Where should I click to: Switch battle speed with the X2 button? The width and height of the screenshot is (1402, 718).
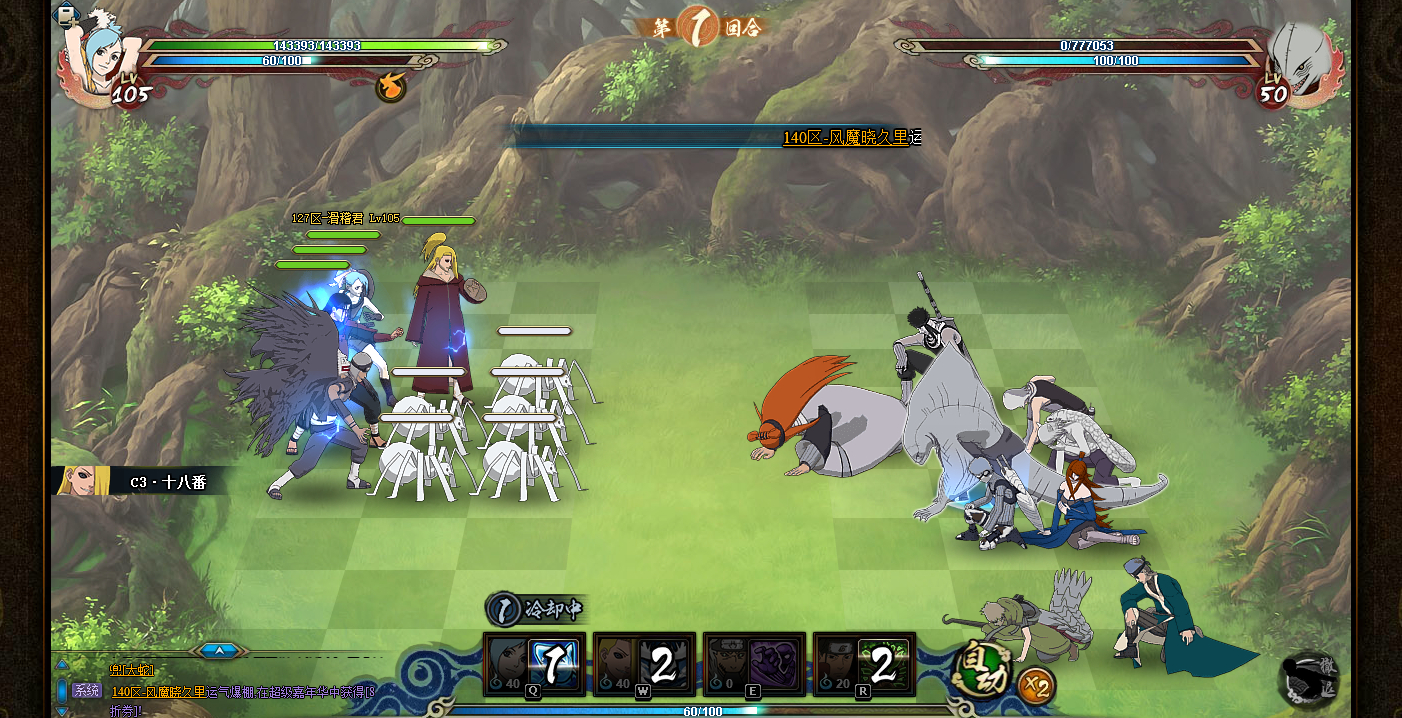[x=1036, y=686]
